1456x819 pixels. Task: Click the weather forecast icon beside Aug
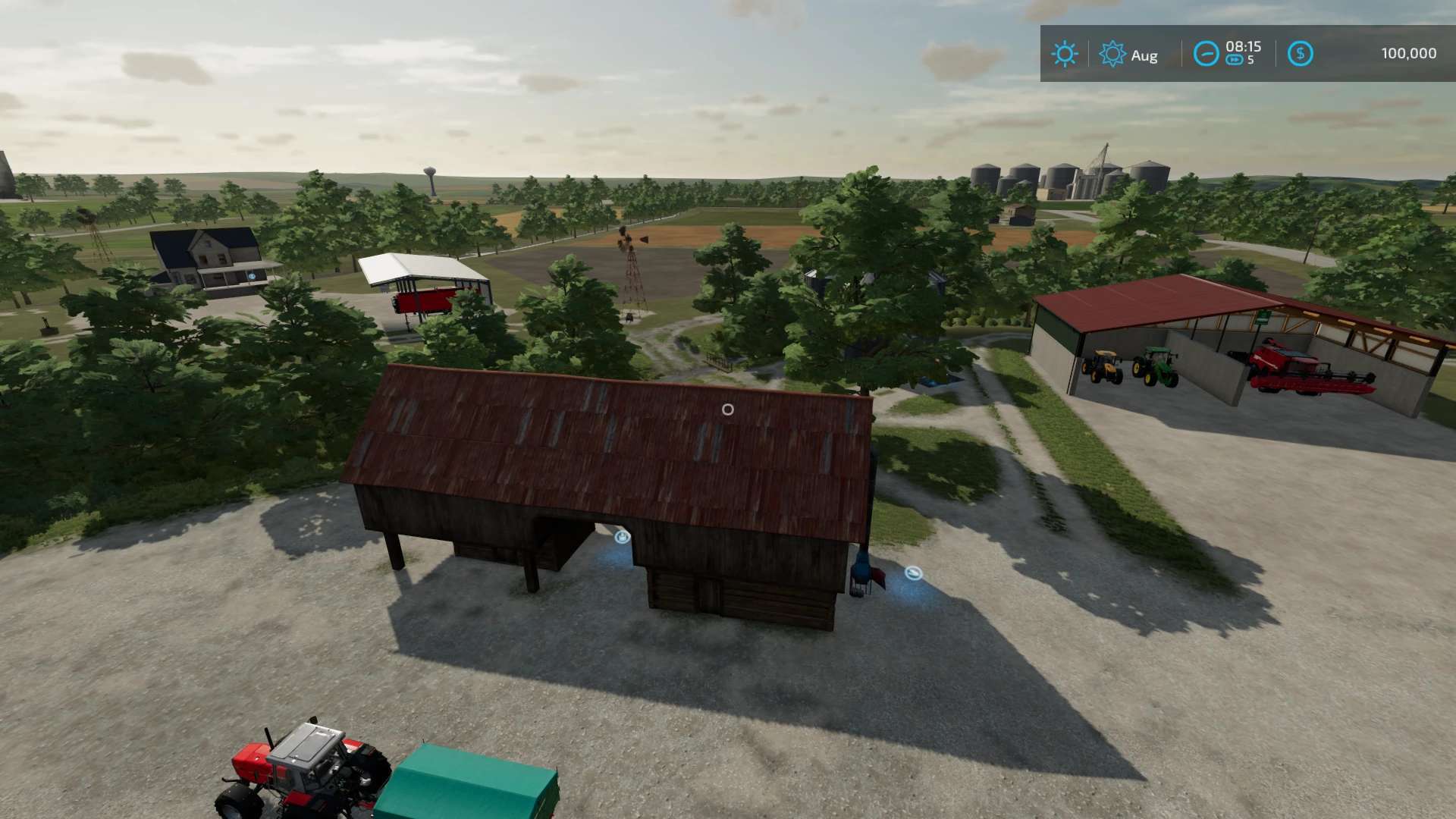1112,54
